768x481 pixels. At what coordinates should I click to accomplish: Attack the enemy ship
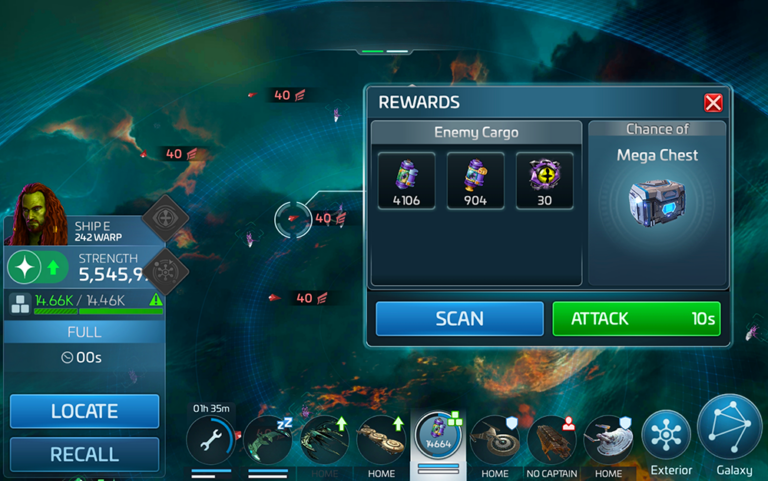(x=636, y=319)
